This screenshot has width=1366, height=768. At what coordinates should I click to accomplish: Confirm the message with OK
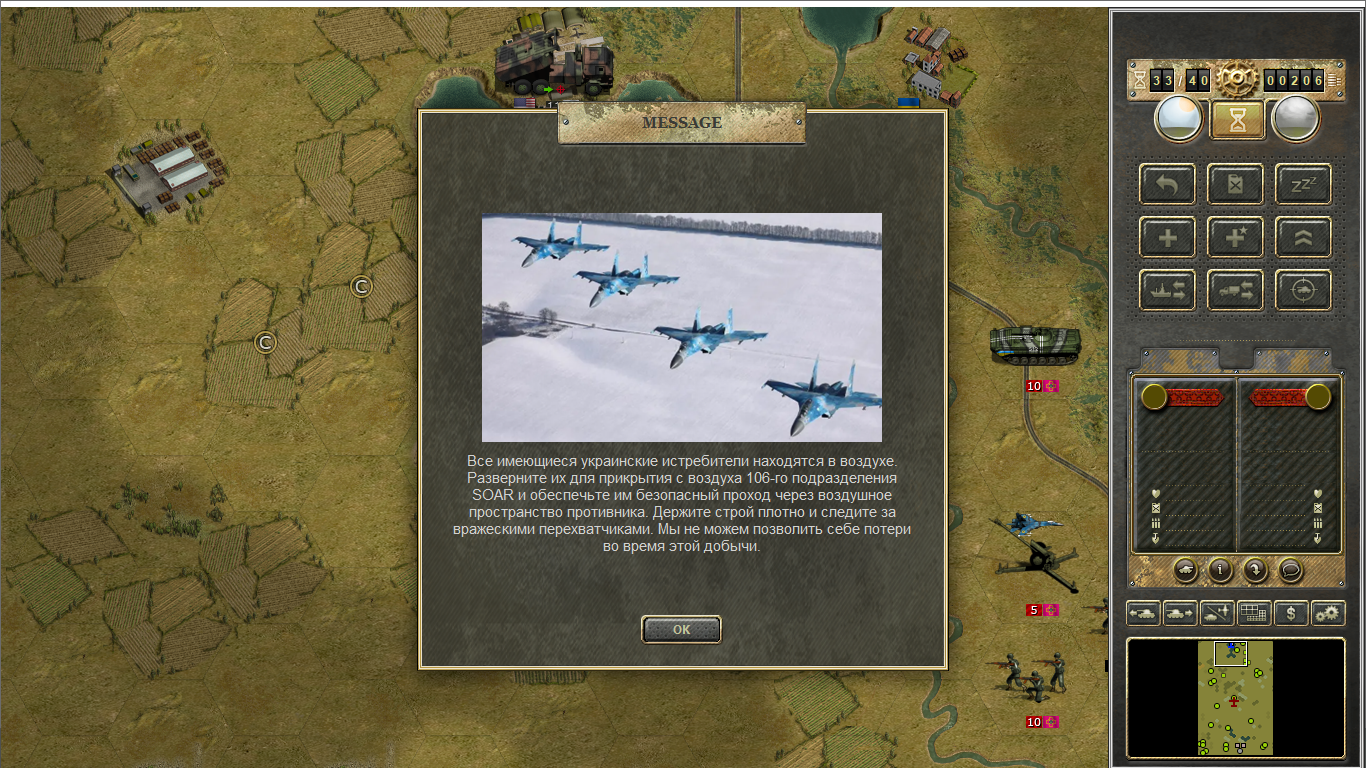(681, 629)
